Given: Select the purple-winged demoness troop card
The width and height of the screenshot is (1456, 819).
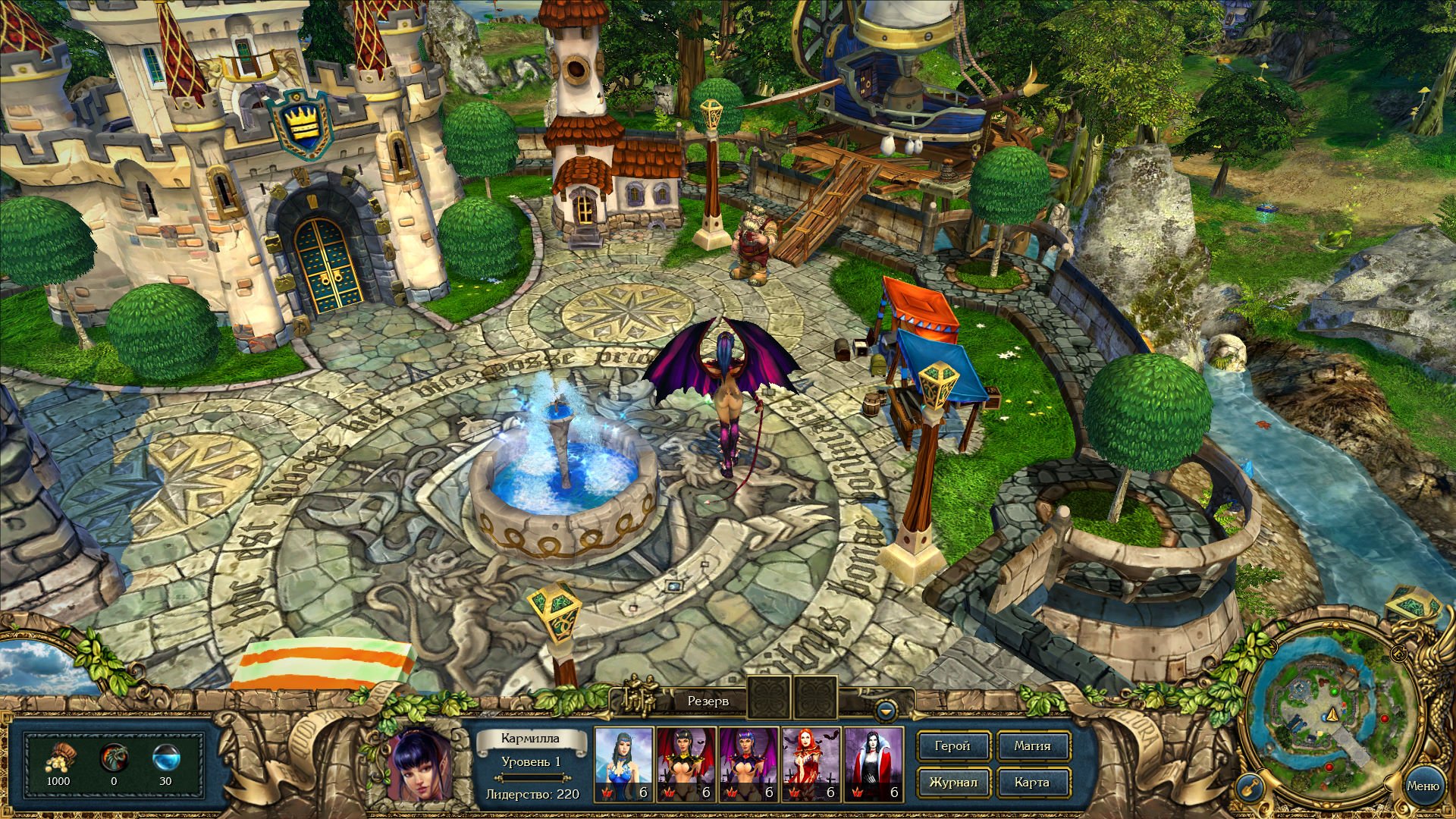Looking at the screenshot, I should (x=748, y=764).
